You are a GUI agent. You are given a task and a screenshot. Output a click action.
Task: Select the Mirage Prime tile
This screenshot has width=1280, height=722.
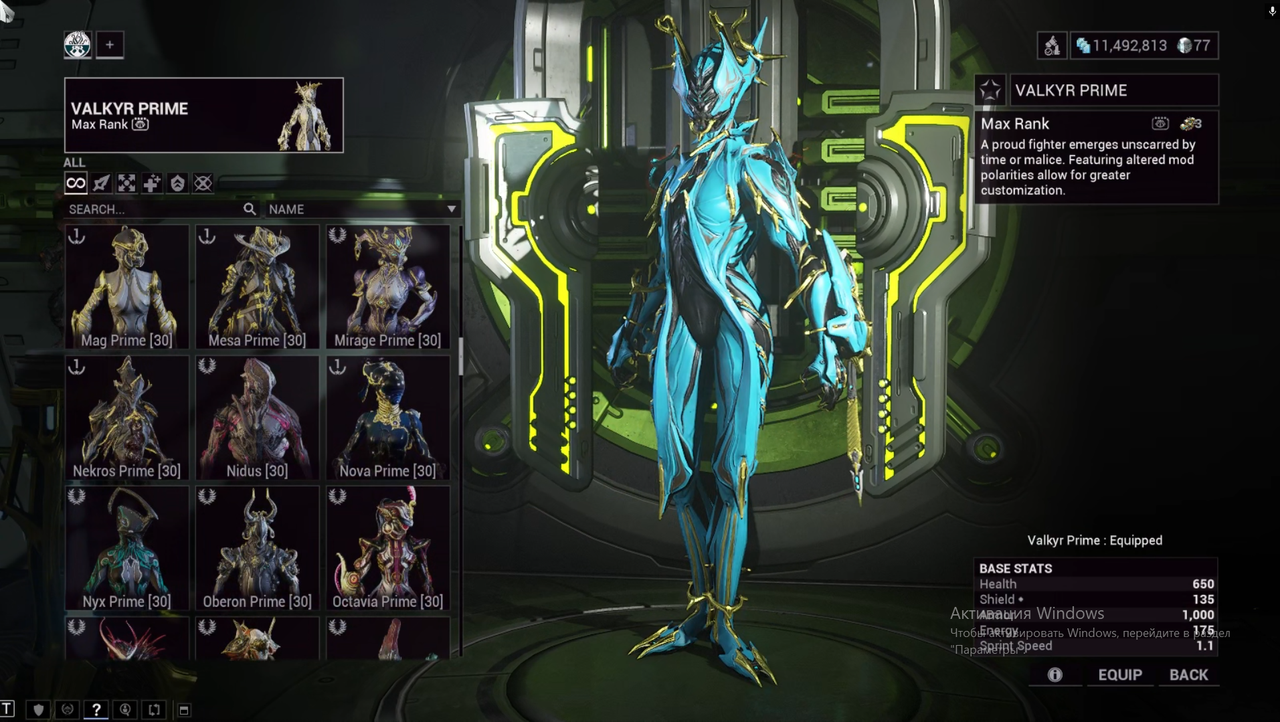pos(387,287)
